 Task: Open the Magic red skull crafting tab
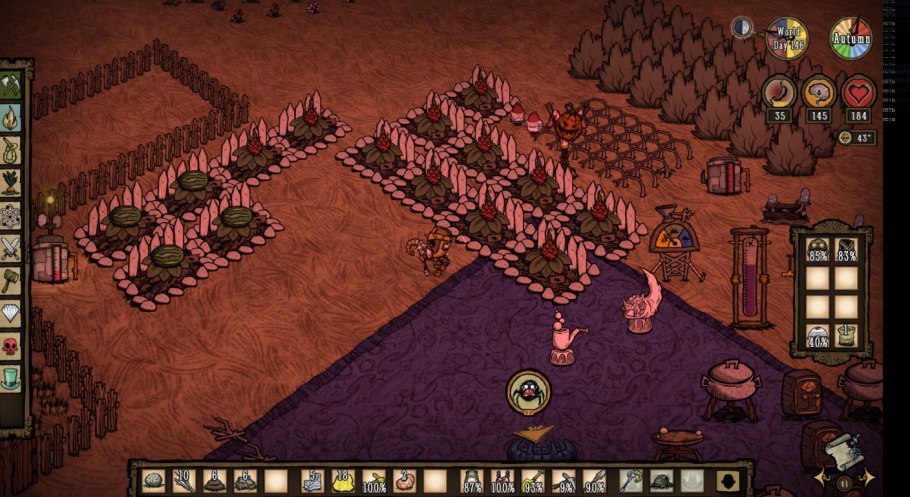(x=11, y=345)
